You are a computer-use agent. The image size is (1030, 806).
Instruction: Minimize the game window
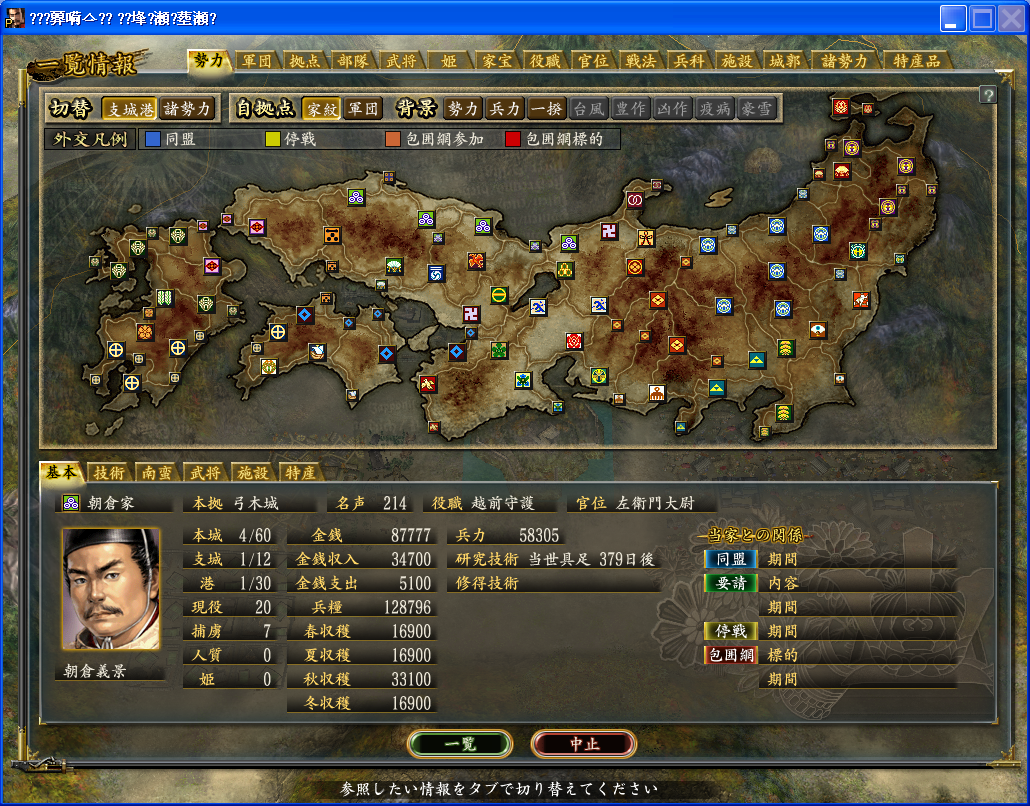pos(954,18)
